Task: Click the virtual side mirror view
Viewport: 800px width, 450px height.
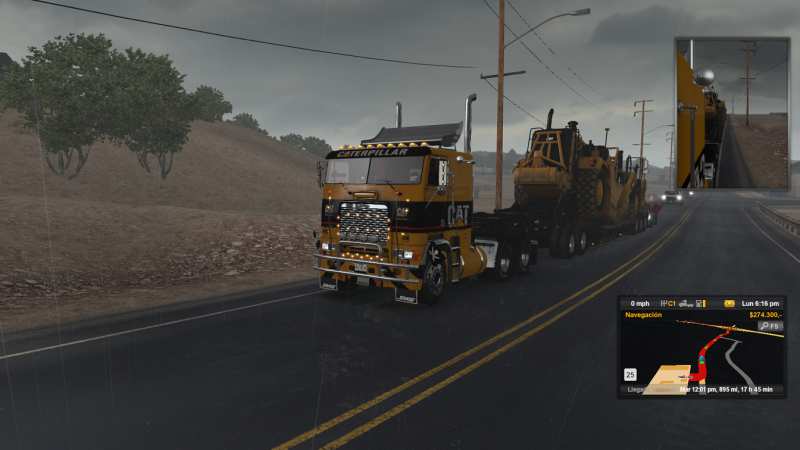Action: (731, 113)
